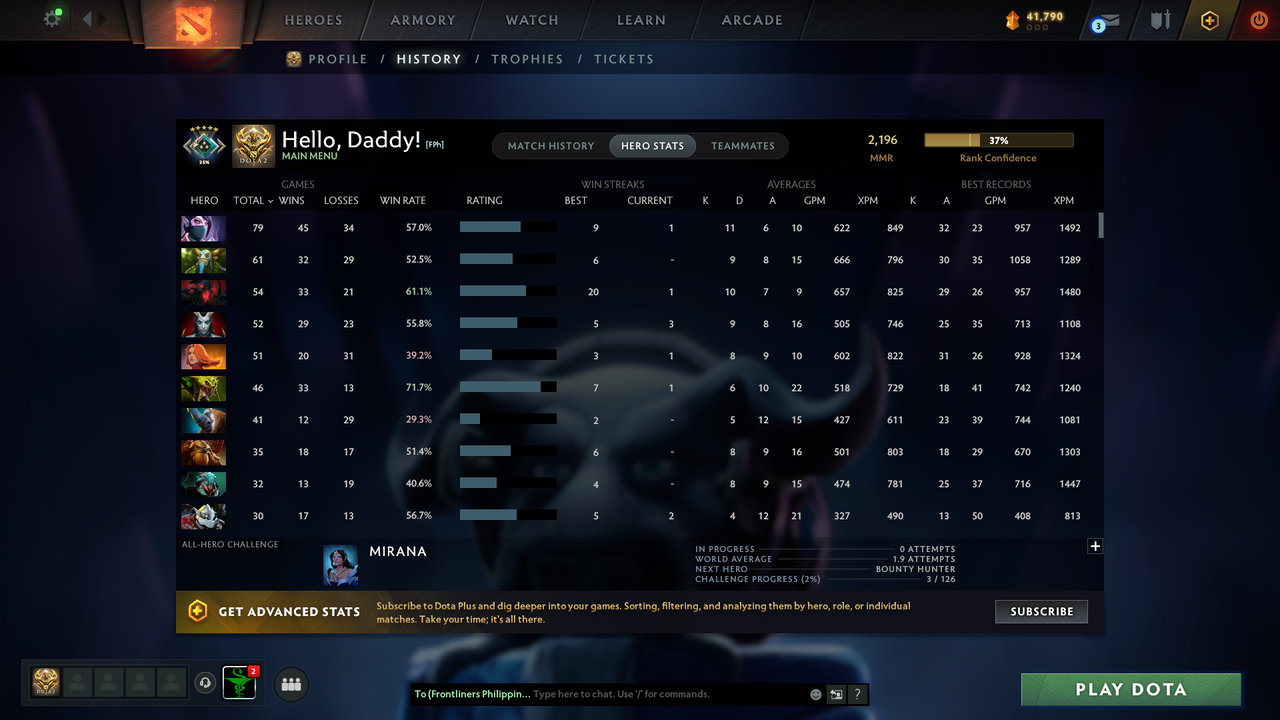
Task: Click the SUBSCRIBE button for Dota Plus
Action: [1041, 611]
